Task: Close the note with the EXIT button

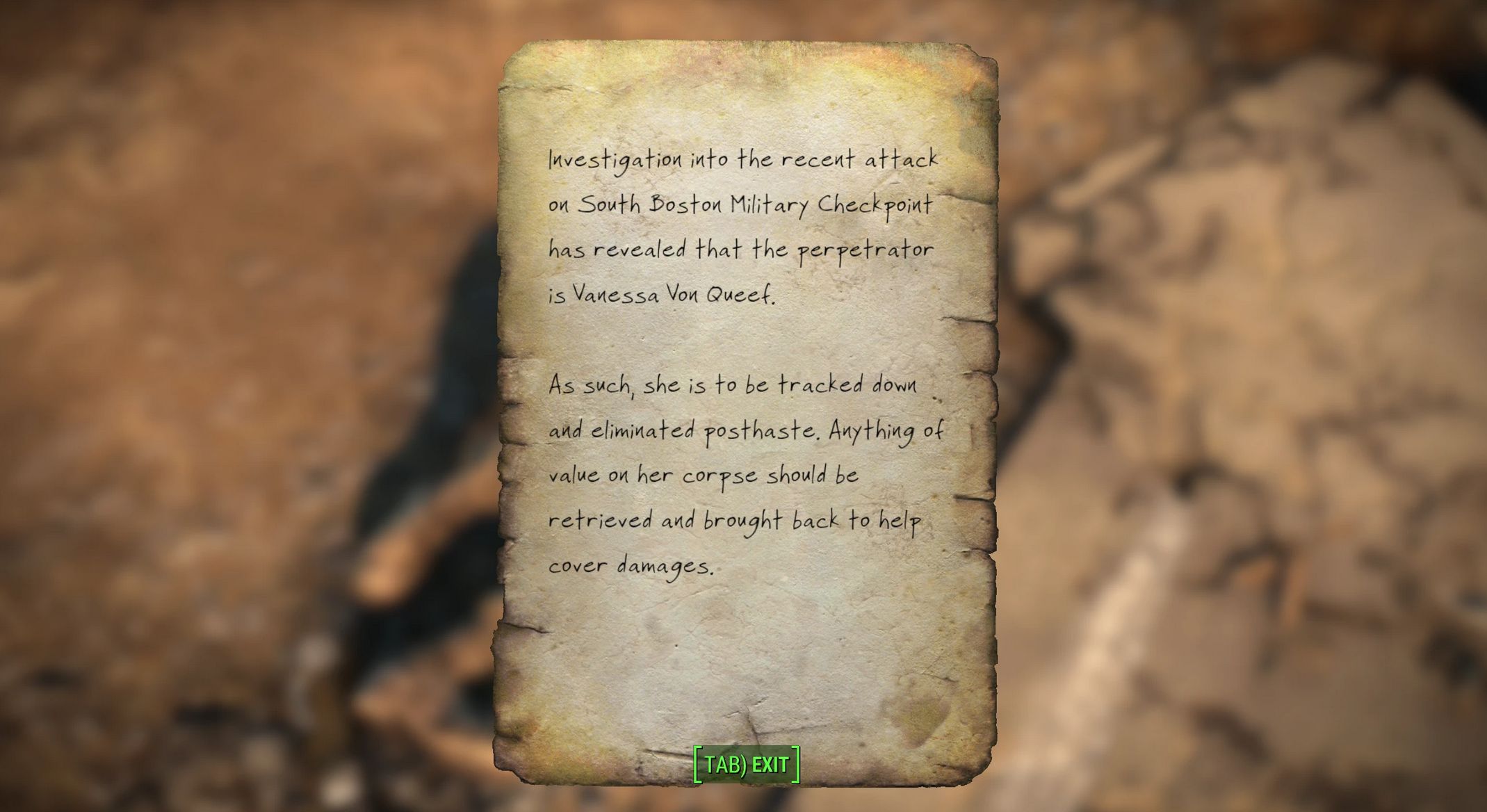Action: coord(747,764)
